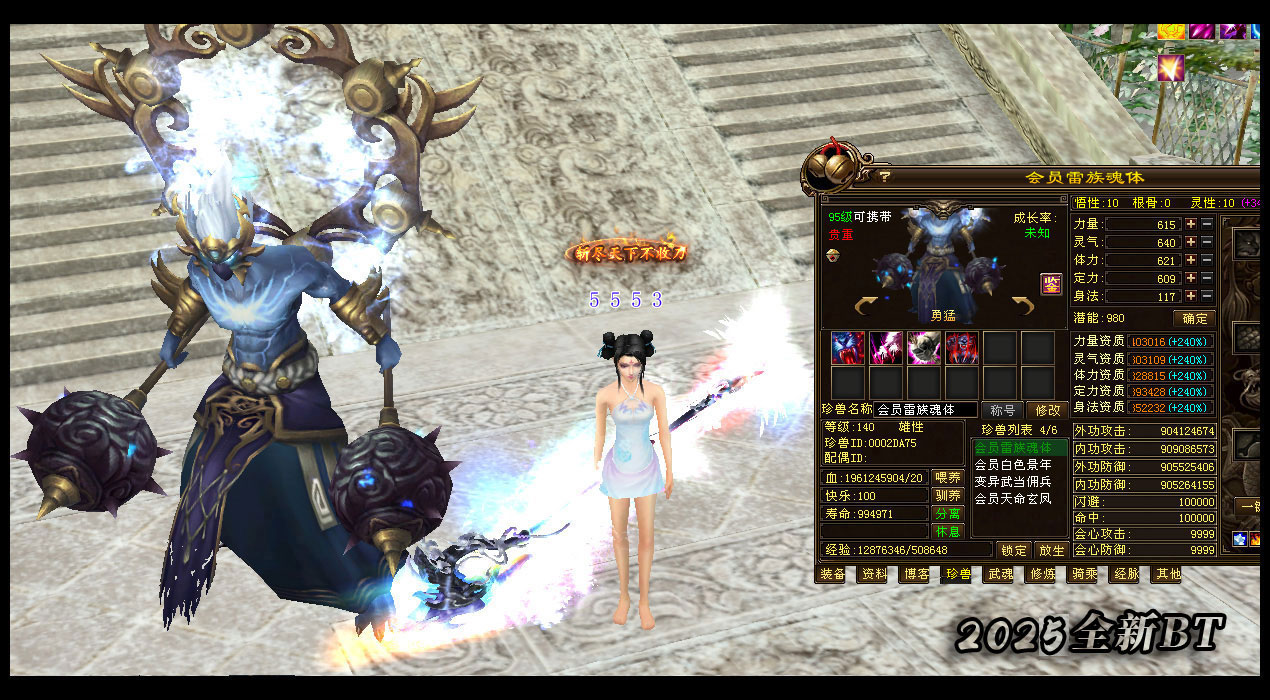Image resolution: width=1270 pixels, height=700 pixels.
Task: Open the 称号 title button
Action: 1003,410
